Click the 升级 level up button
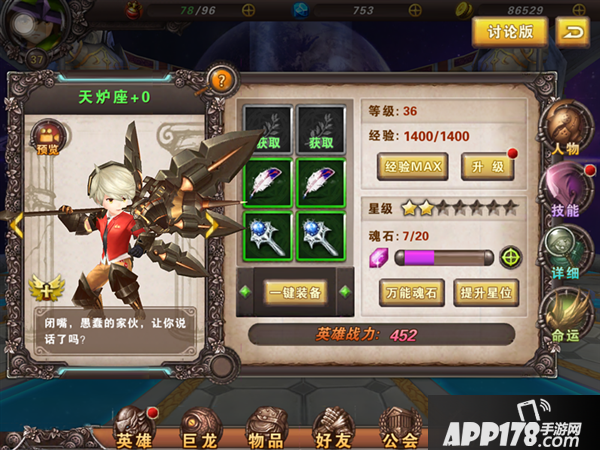 pos(487,166)
